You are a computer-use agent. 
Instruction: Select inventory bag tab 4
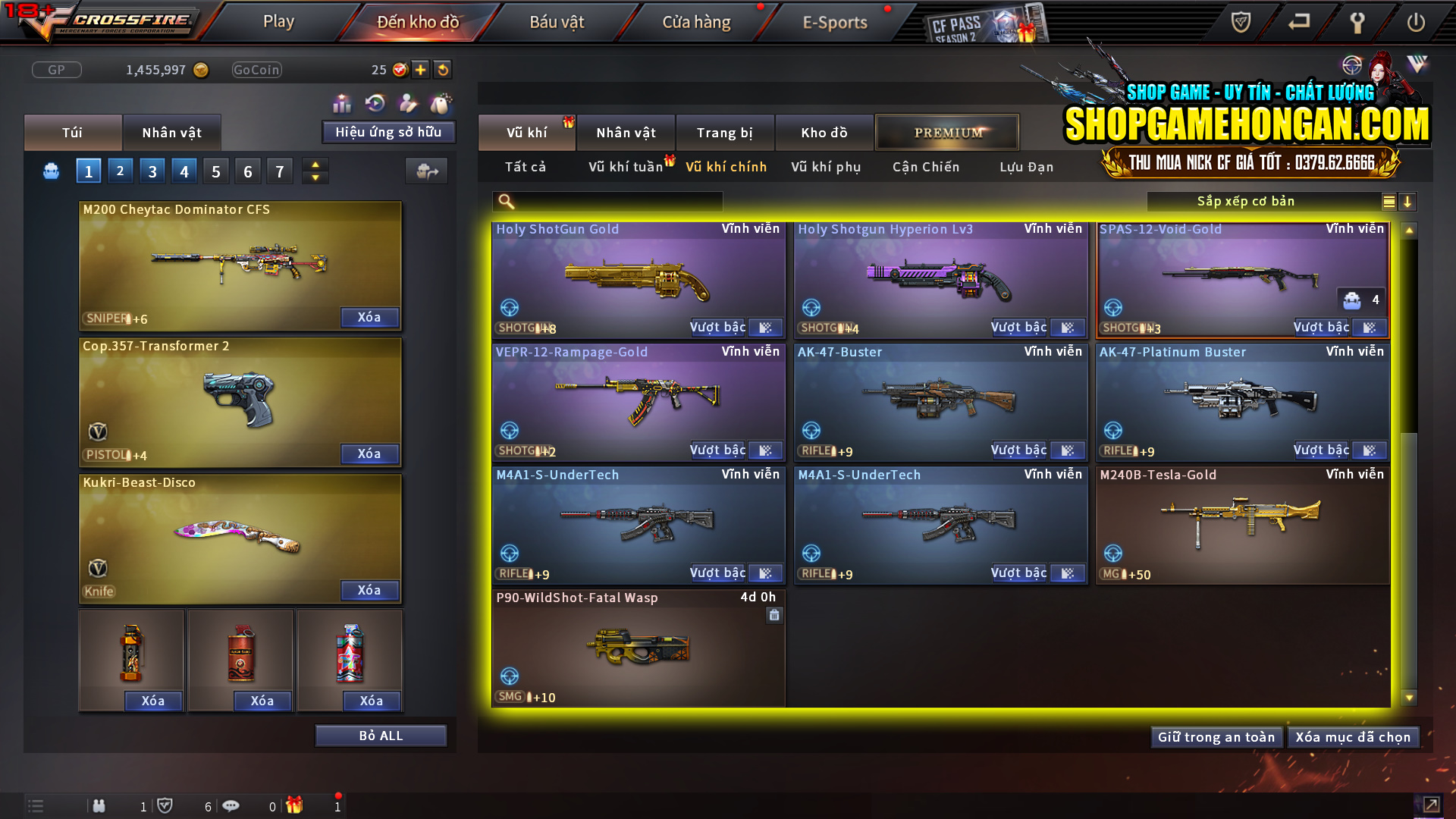[184, 171]
